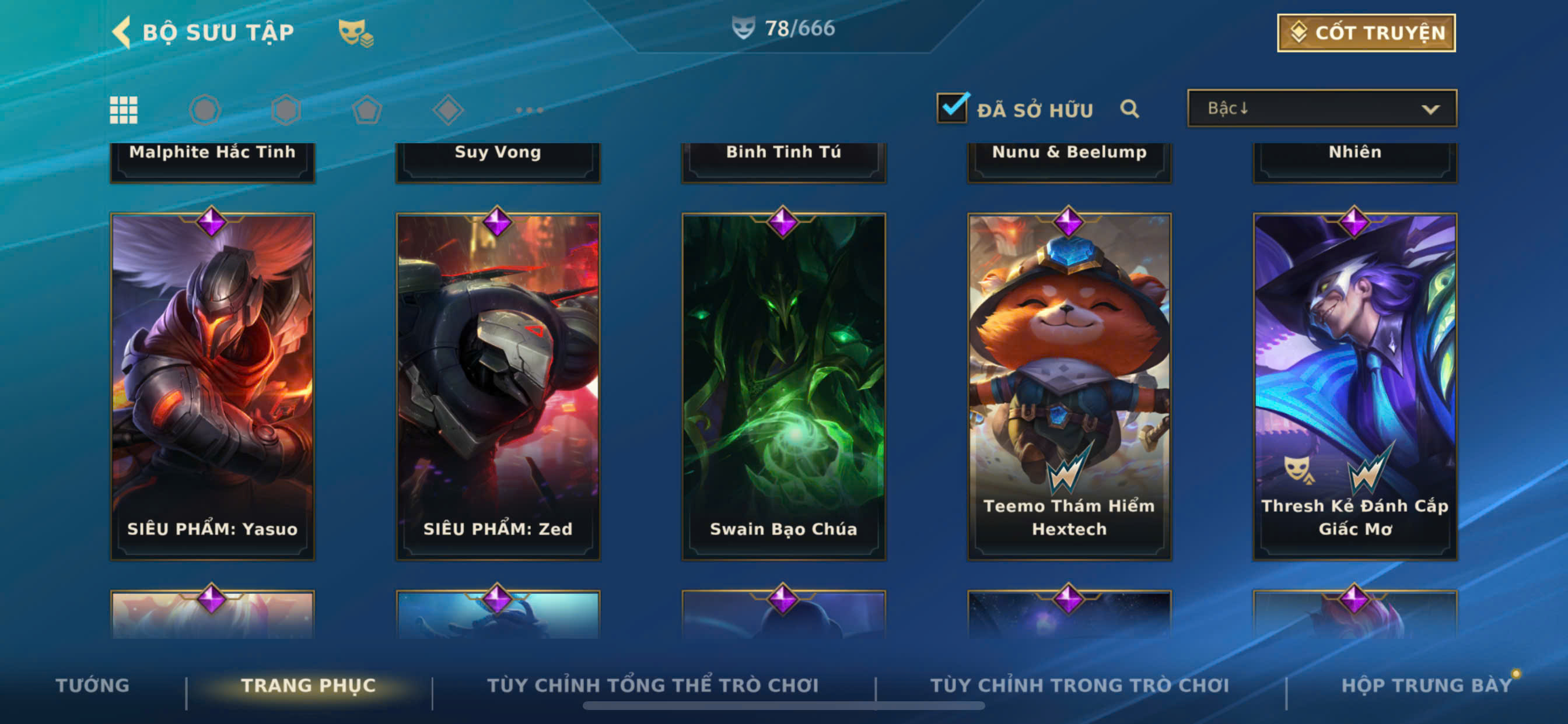The image size is (1568, 724).
Task: Open the Hộp Trưng Bày tab
Action: click(x=1426, y=685)
